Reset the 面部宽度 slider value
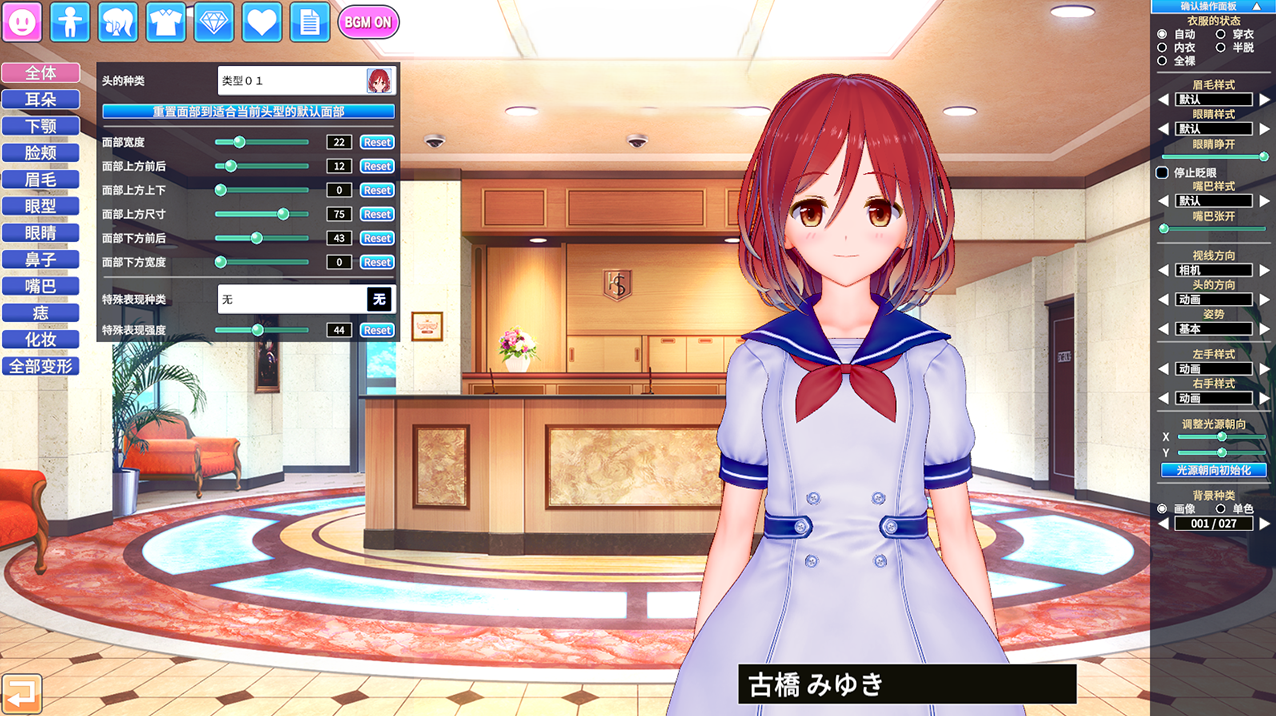1276x716 pixels. (x=377, y=142)
